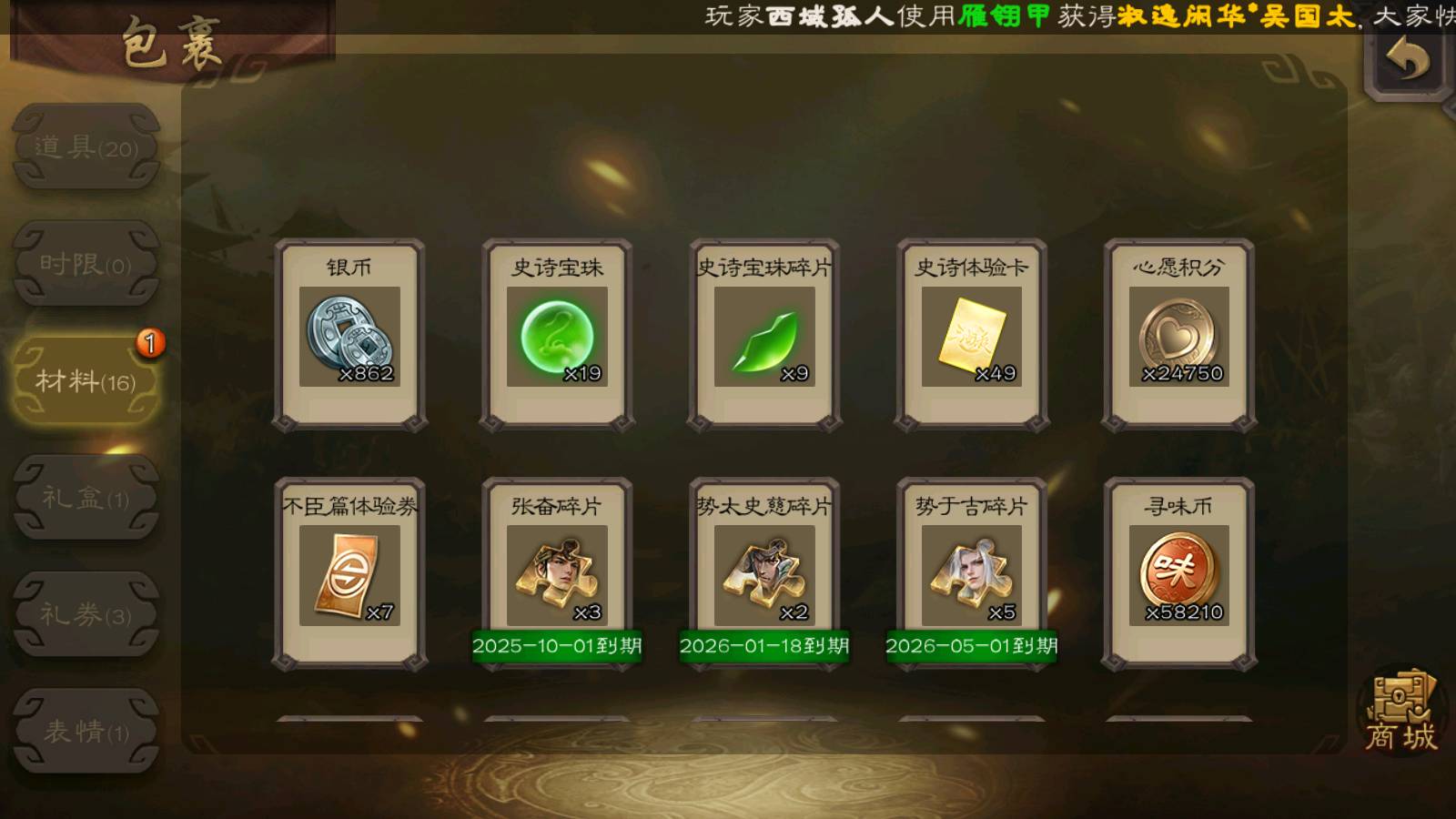This screenshot has height=819, width=1456.
Task: Open the 时限 tab
Action: (x=86, y=264)
